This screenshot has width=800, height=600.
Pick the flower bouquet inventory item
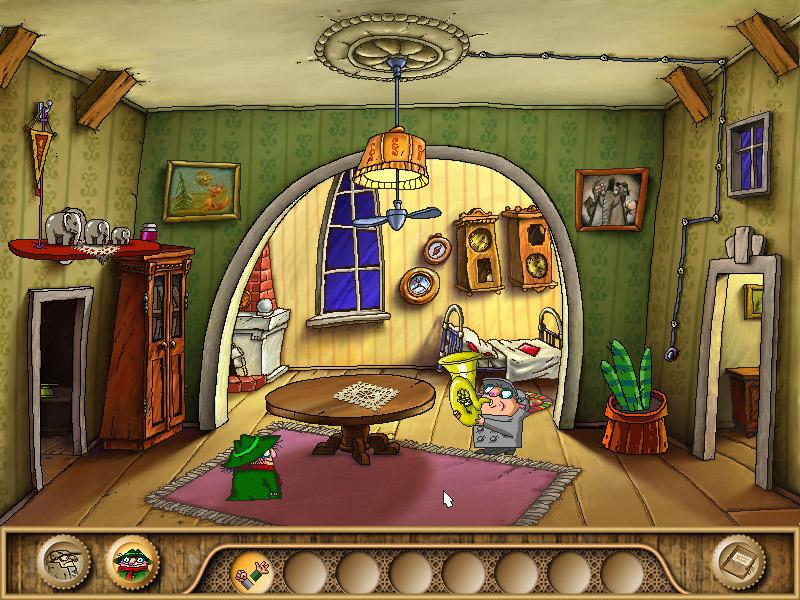tap(253, 572)
